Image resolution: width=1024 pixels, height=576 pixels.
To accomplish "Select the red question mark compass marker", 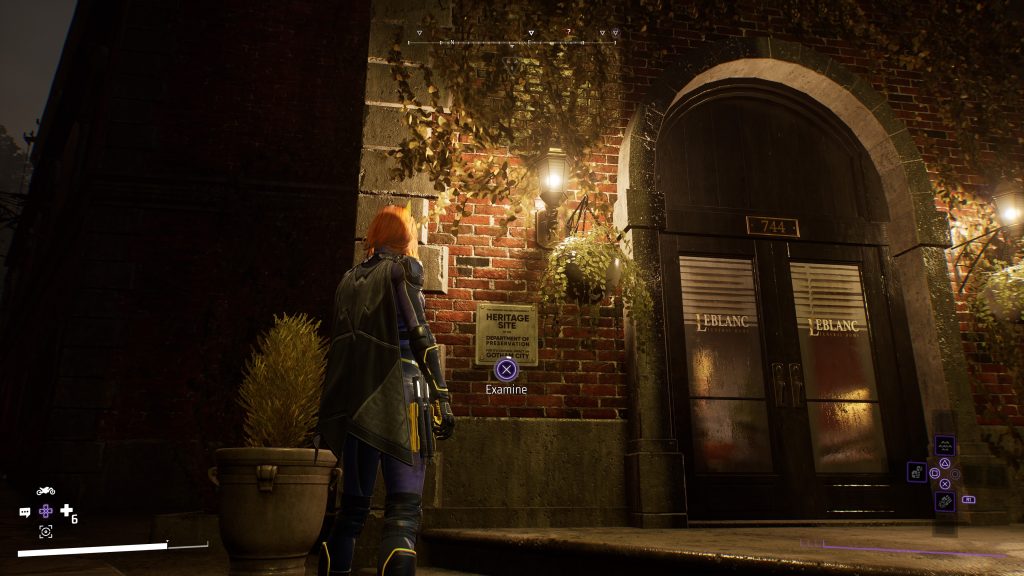I will (567, 33).
